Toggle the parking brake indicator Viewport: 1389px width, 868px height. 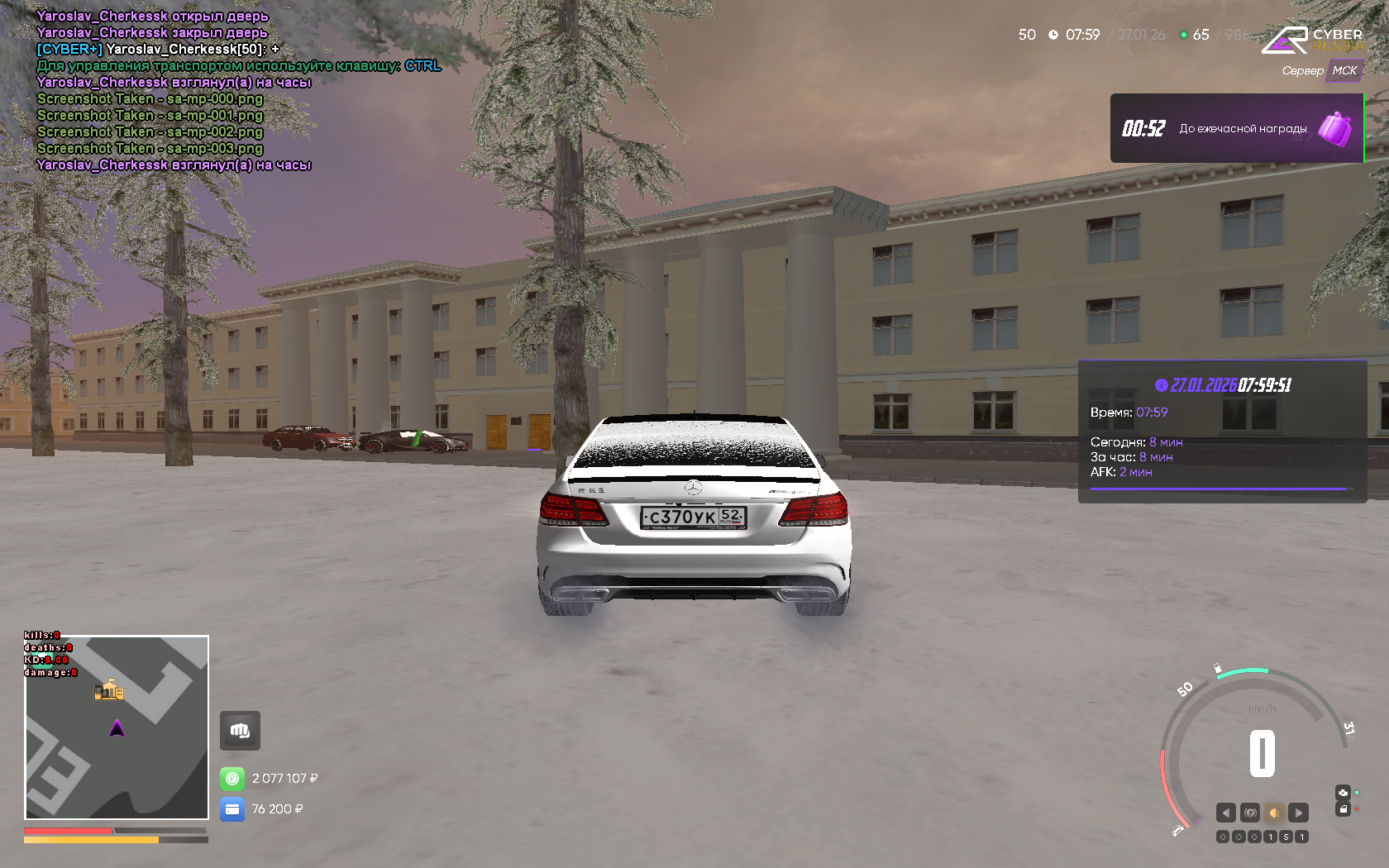pyautogui.click(x=1250, y=813)
